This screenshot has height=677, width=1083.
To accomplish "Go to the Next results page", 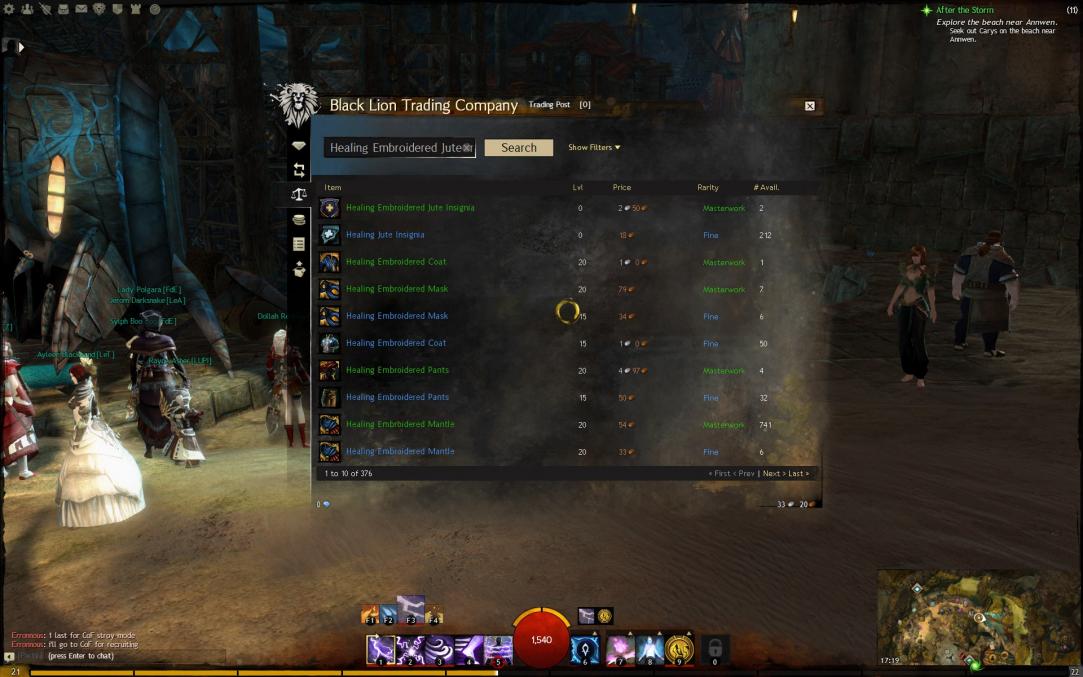I will pos(771,473).
